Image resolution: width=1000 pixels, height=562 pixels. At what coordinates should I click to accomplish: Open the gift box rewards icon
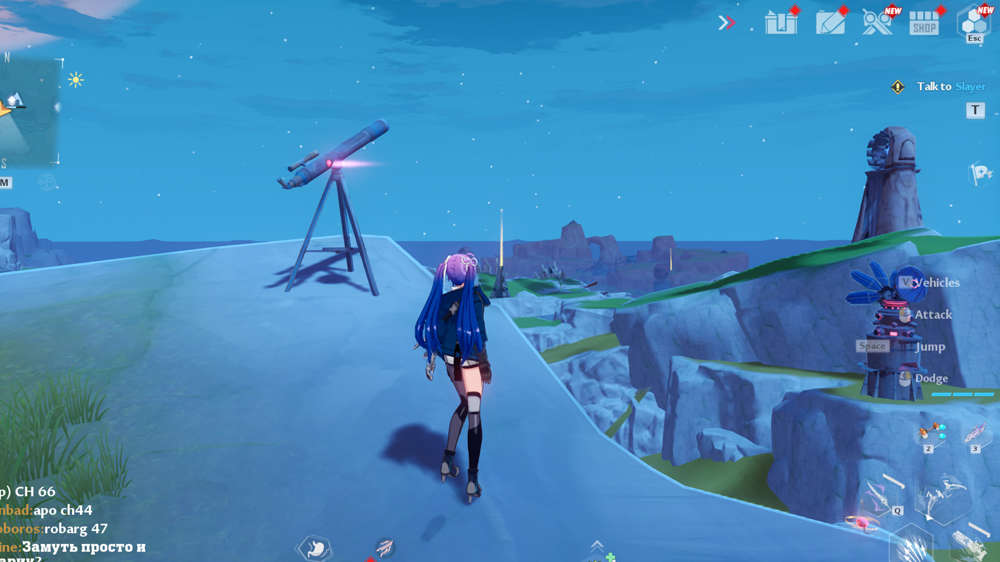[x=781, y=22]
